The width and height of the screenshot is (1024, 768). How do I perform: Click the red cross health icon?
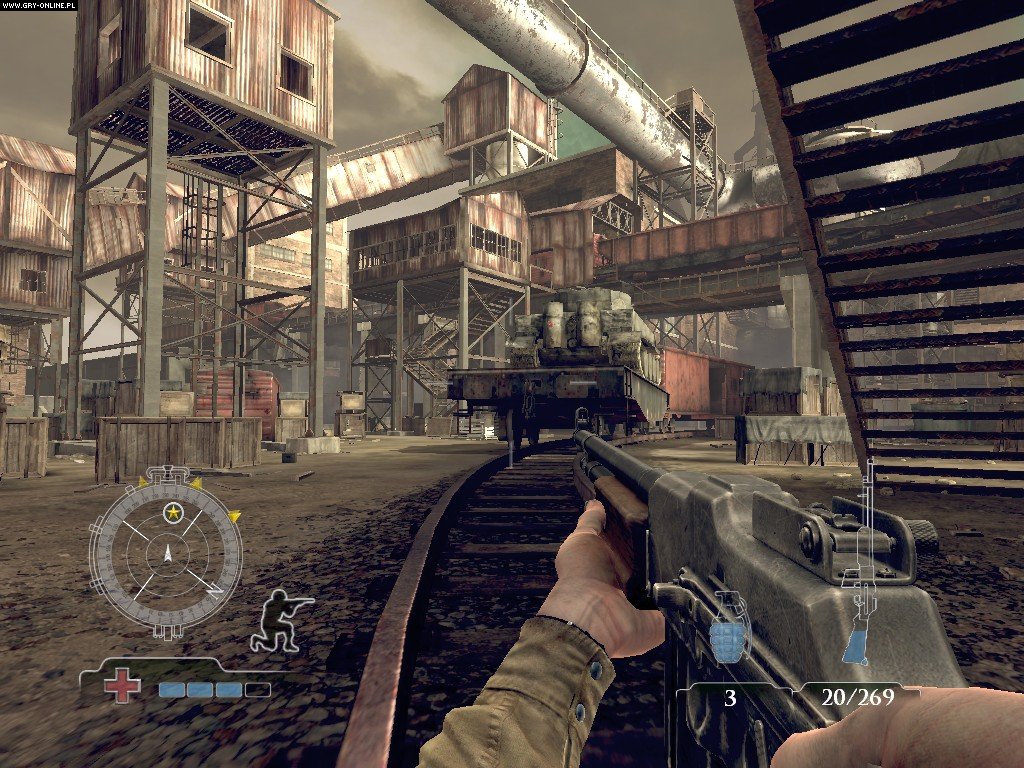(x=123, y=685)
